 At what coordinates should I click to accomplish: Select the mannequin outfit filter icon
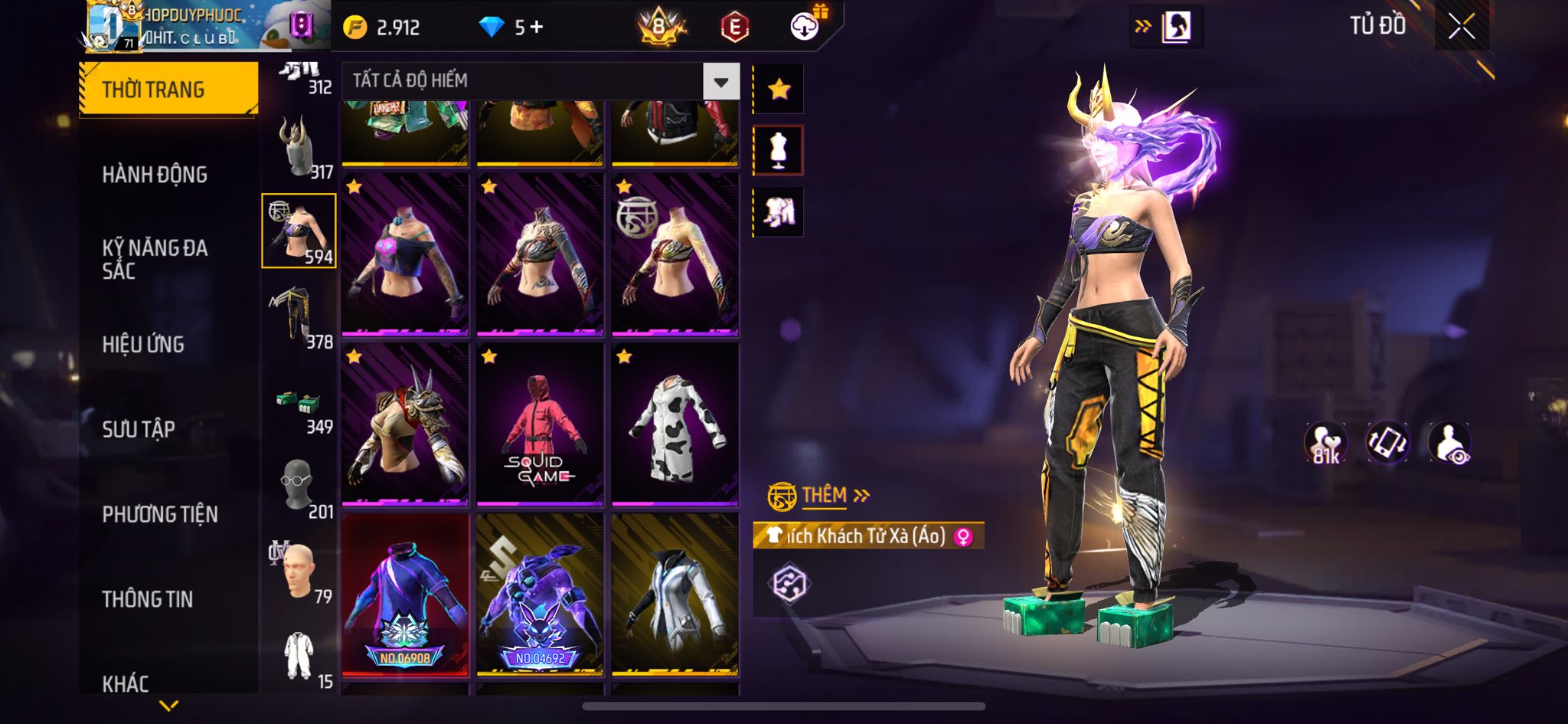[x=779, y=150]
